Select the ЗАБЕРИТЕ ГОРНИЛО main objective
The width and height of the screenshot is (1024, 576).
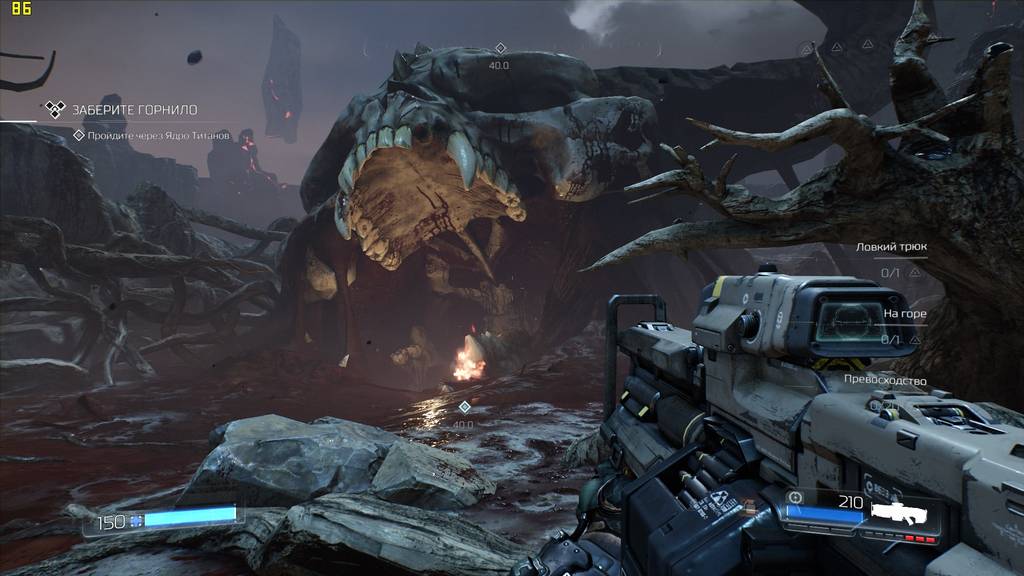(134, 110)
